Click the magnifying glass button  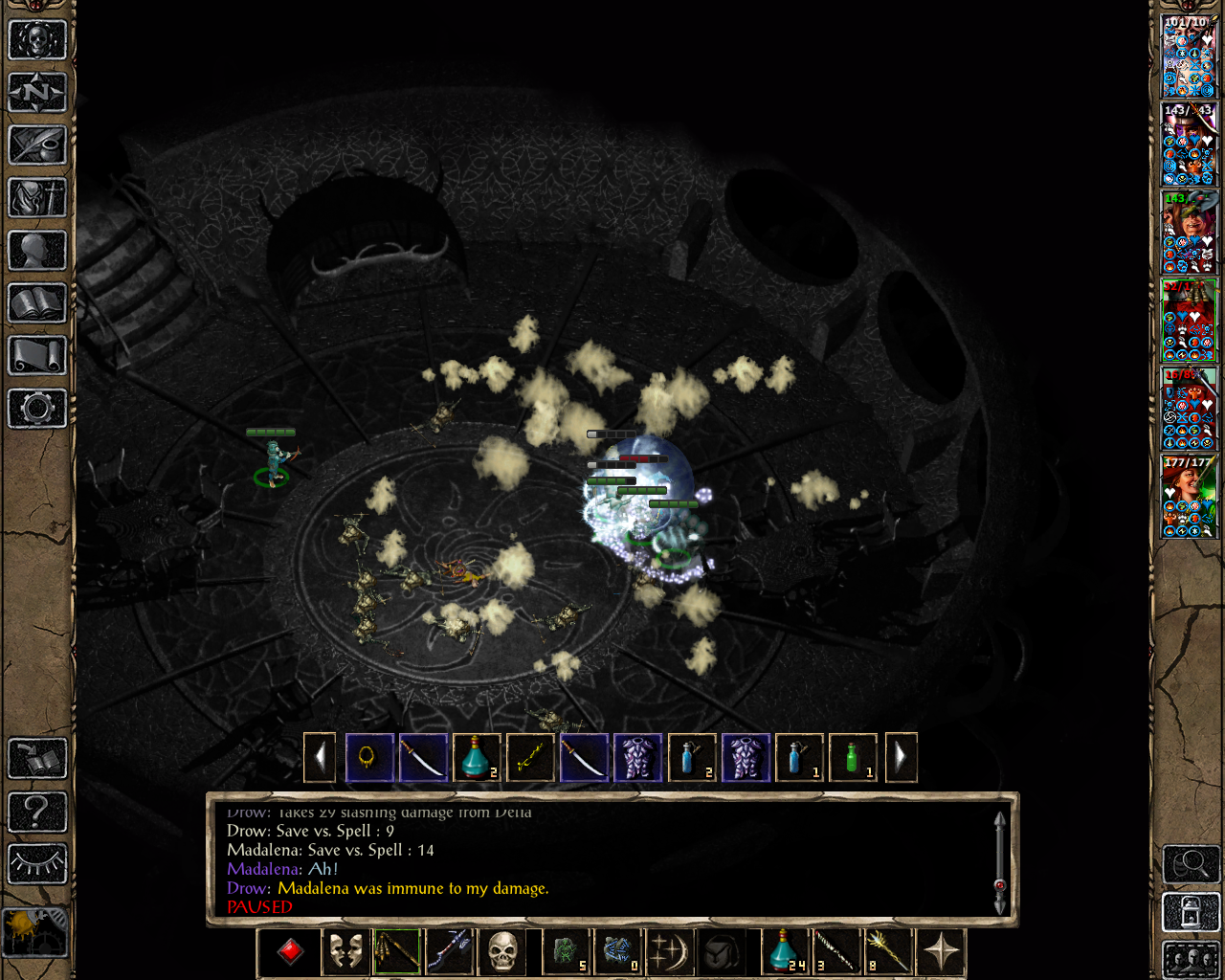(x=1191, y=864)
